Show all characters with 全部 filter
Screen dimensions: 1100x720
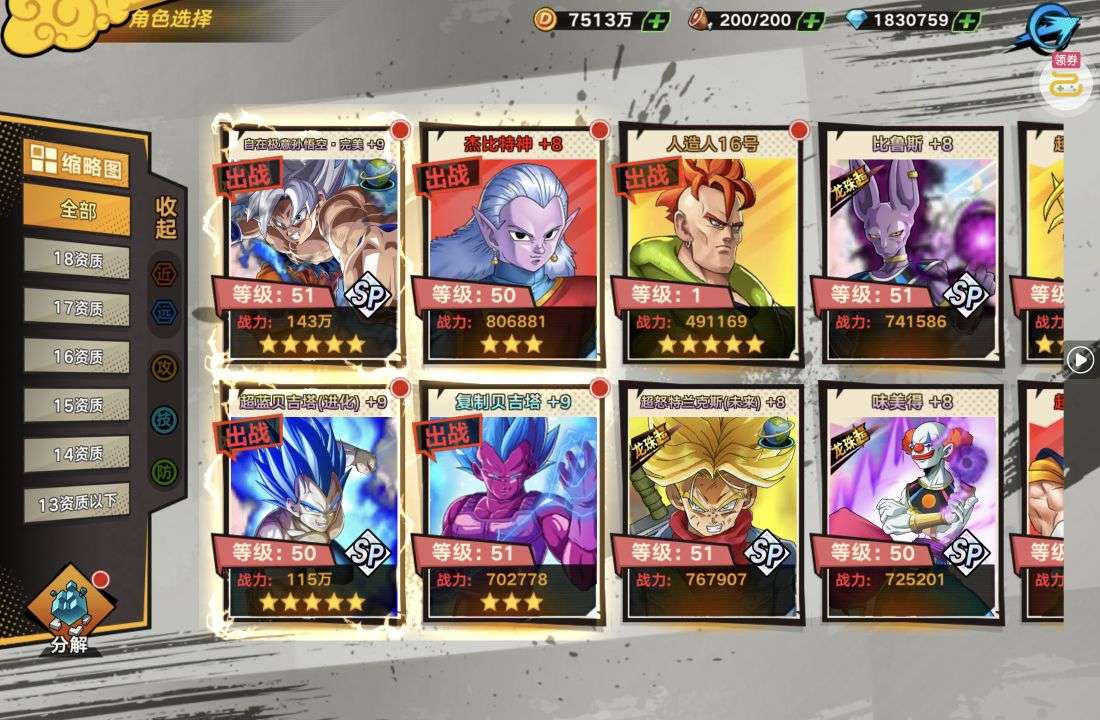pos(77,211)
